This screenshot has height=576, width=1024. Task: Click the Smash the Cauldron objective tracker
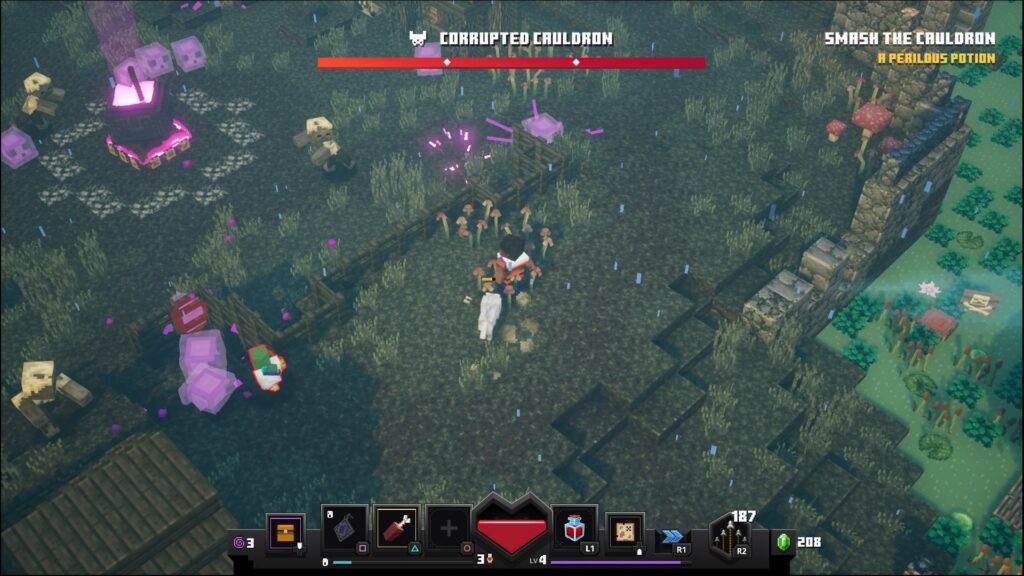point(909,39)
